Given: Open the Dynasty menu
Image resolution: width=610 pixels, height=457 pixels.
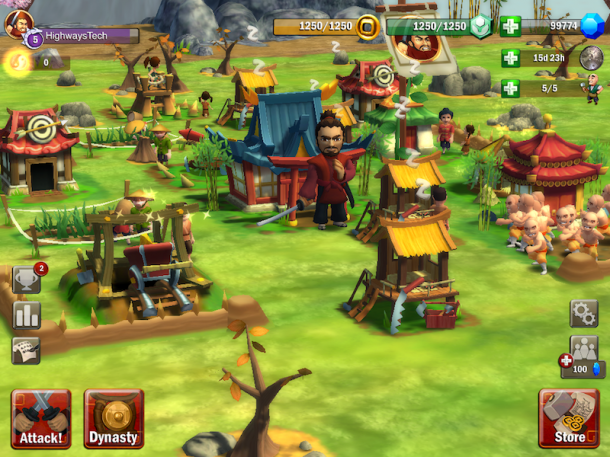Looking at the screenshot, I should point(114,419).
